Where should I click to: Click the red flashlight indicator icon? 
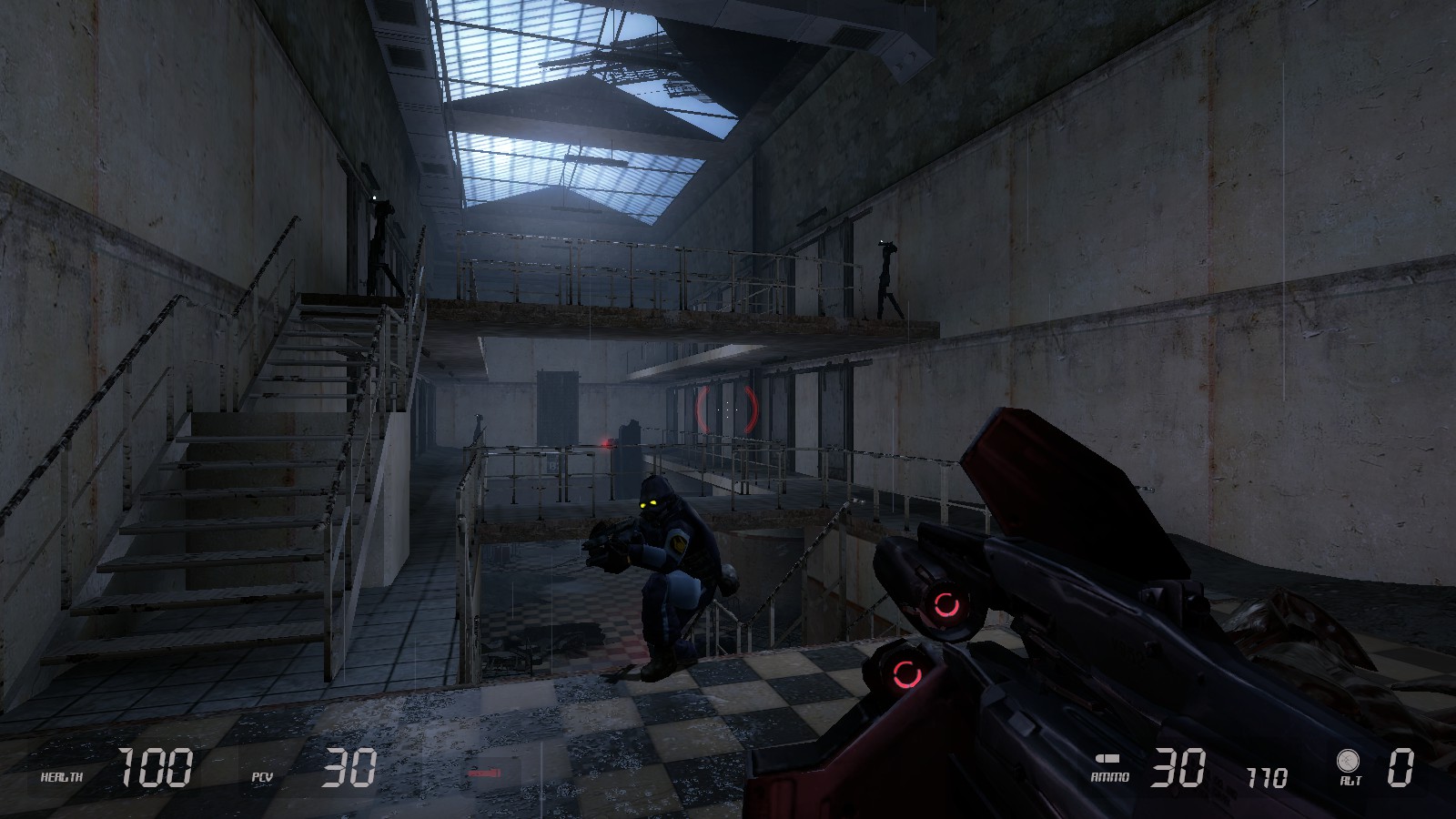tap(484, 773)
